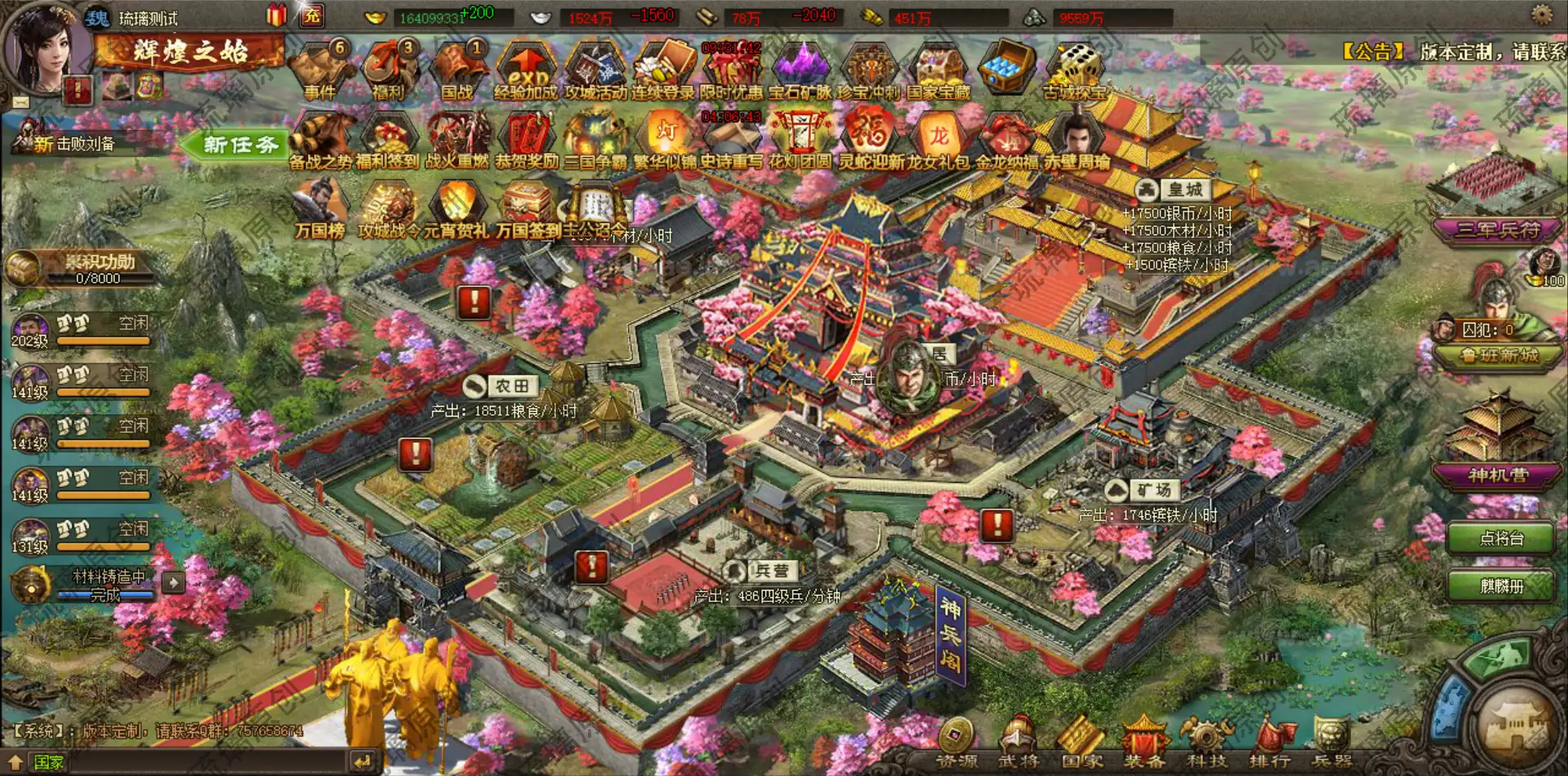Viewport: 1568px width, 776px height.
Task: Open the 万国榜 ranking icon
Action: (320, 211)
